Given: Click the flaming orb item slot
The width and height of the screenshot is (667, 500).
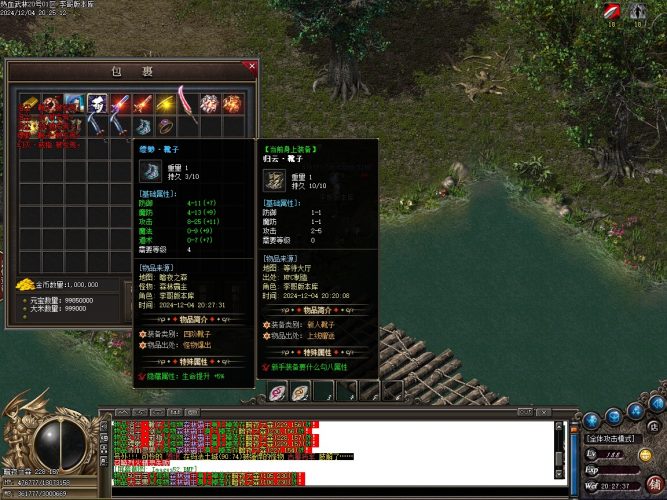Looking at the screenshot, I should pyautogui.click(x=232, y=103).
